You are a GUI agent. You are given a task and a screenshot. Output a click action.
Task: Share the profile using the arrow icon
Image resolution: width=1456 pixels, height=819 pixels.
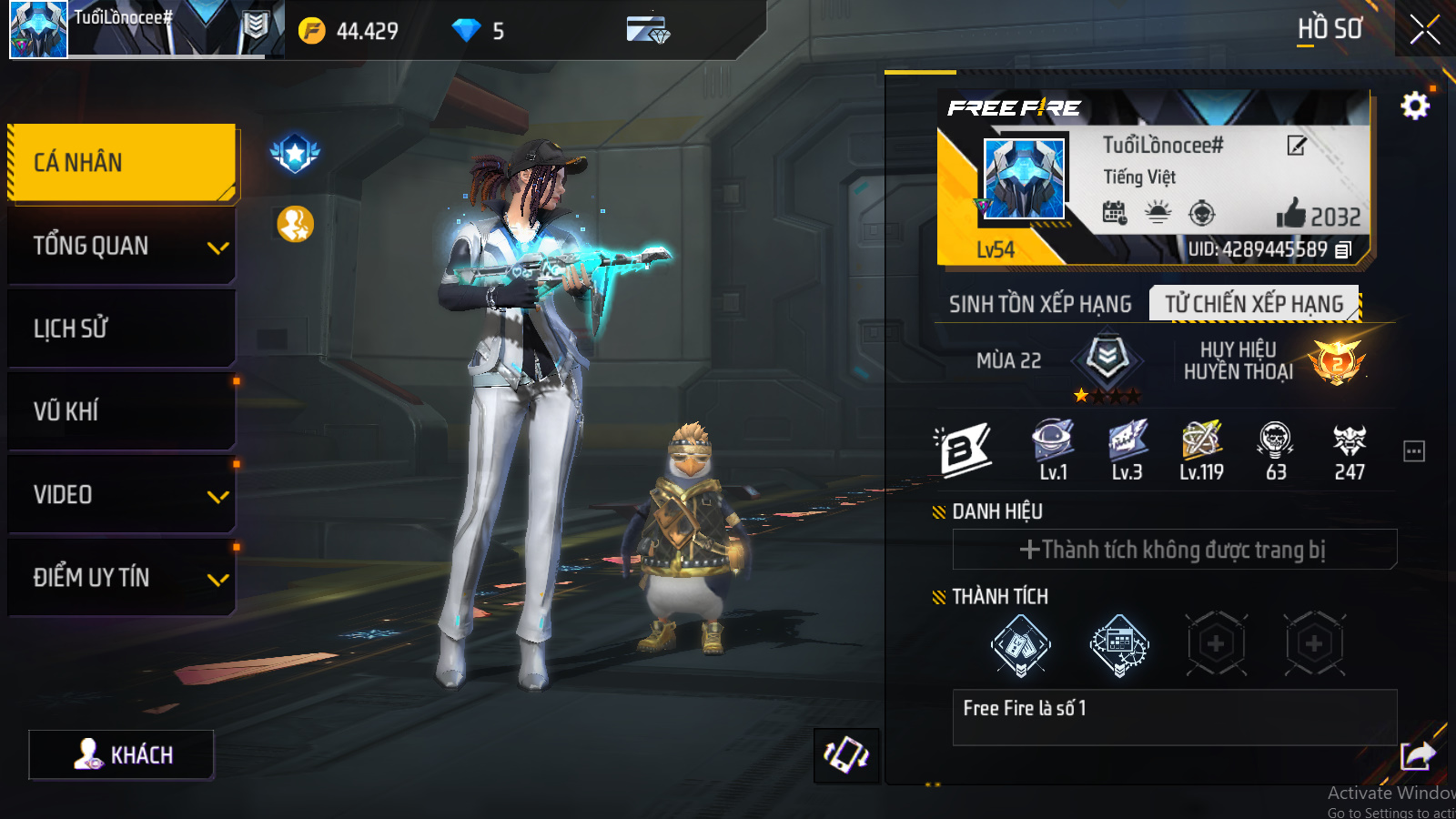pyautogui.click(x=1418, y=755)
